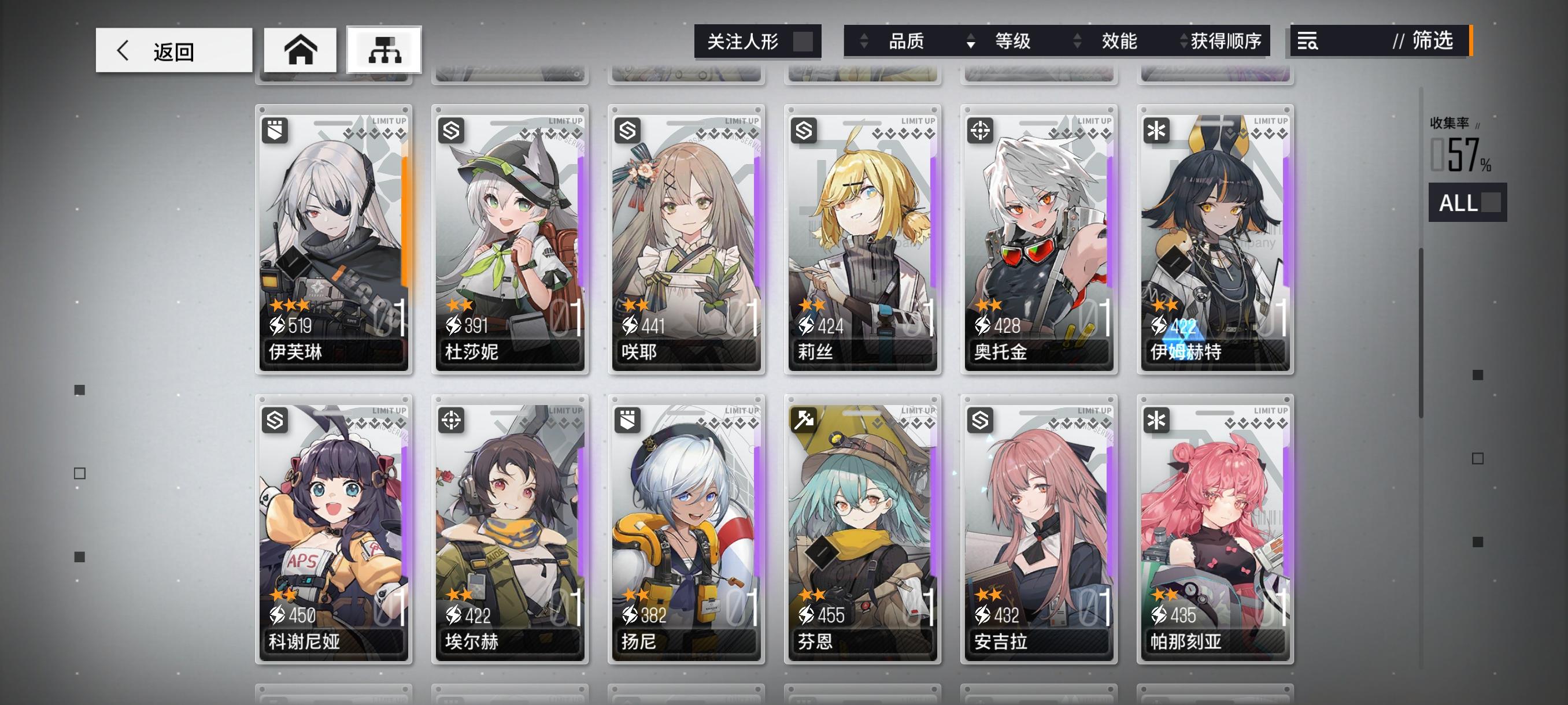Toggle the 关注人形 checkbox
The height and width of the screenshot is (705, 1568).
pos(804,42)
